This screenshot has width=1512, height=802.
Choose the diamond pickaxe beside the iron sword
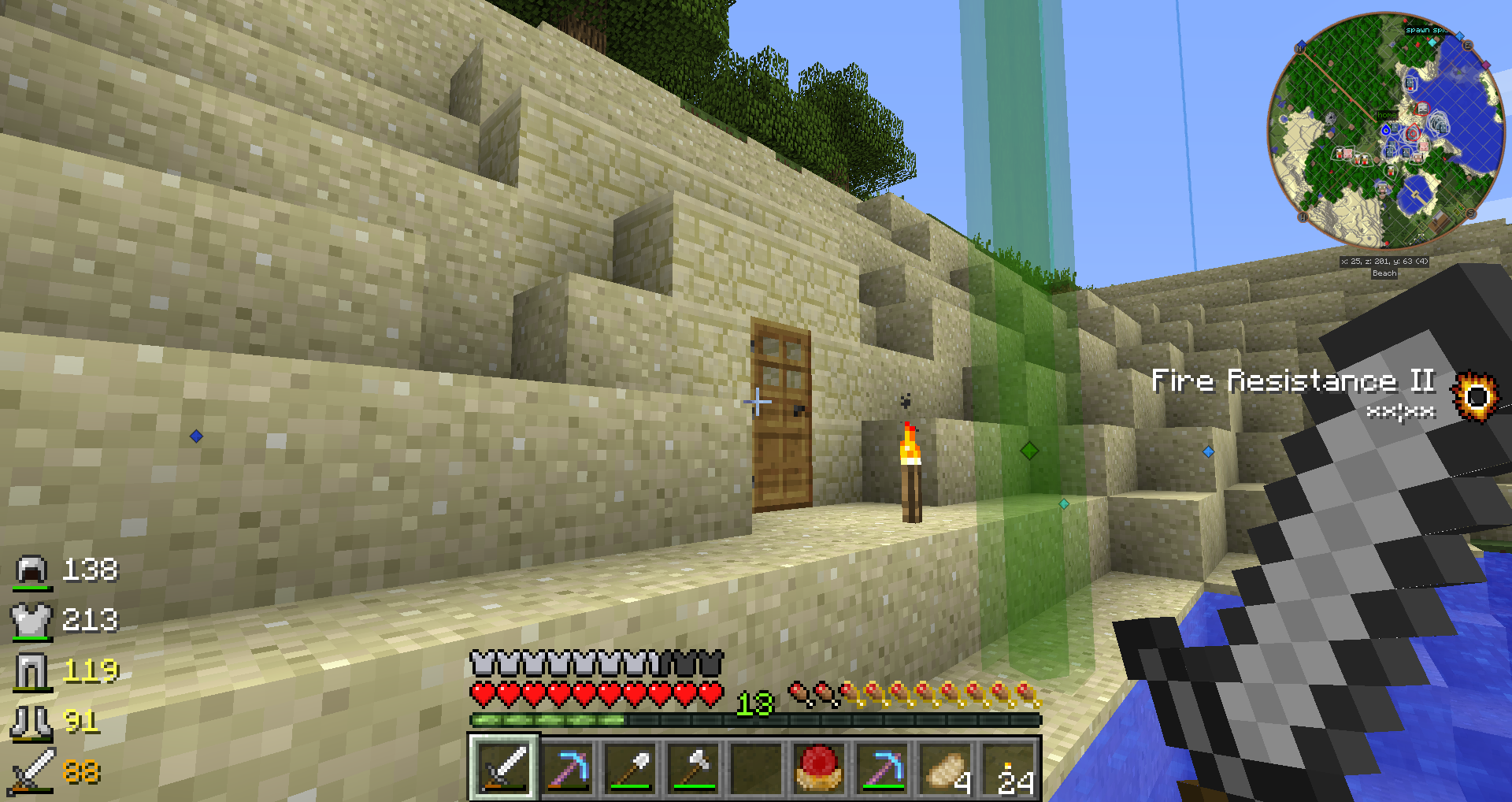coord(568,768)
